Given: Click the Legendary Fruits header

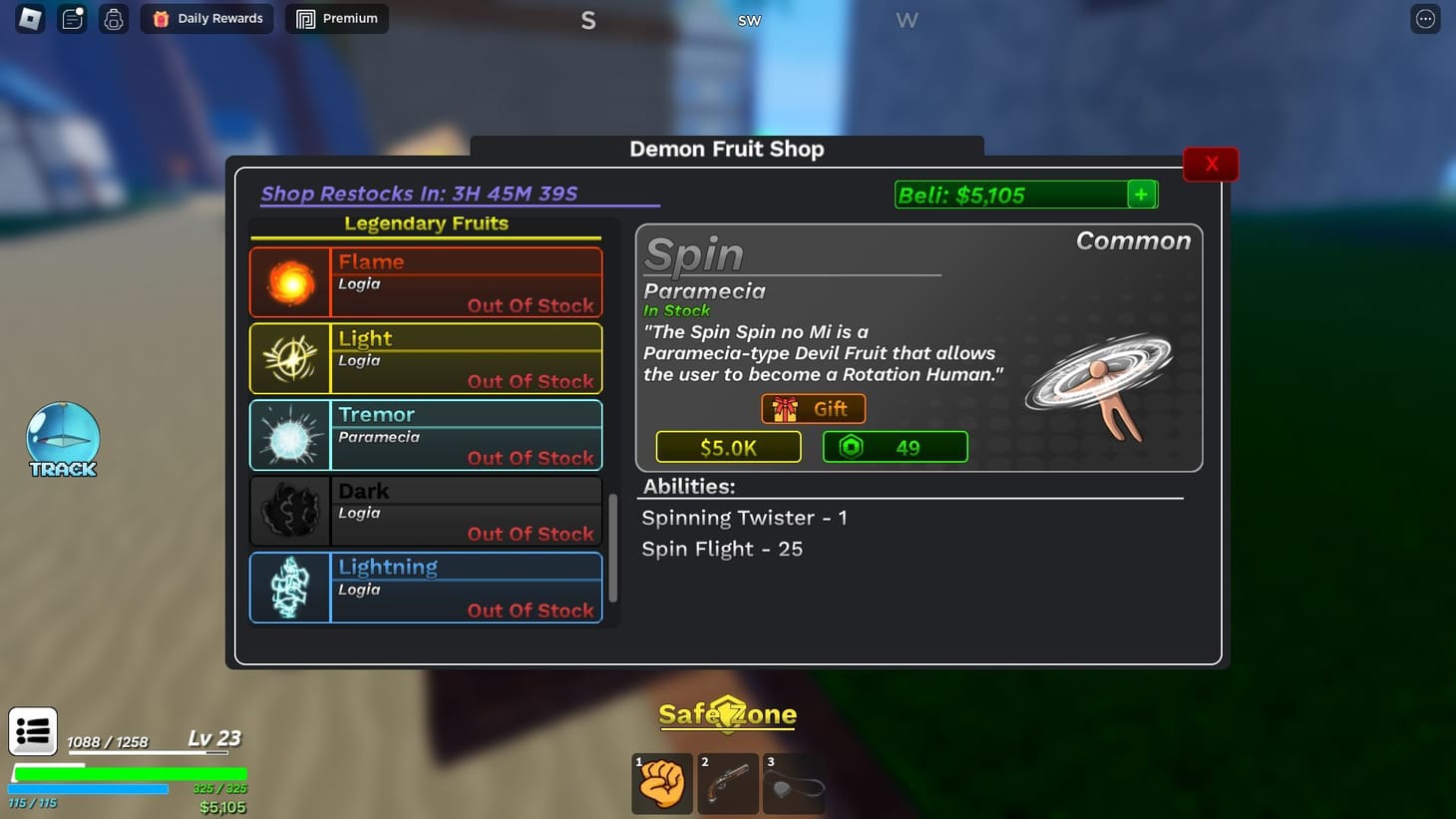Looking at the screenshot, I should [x=426, y=223].
